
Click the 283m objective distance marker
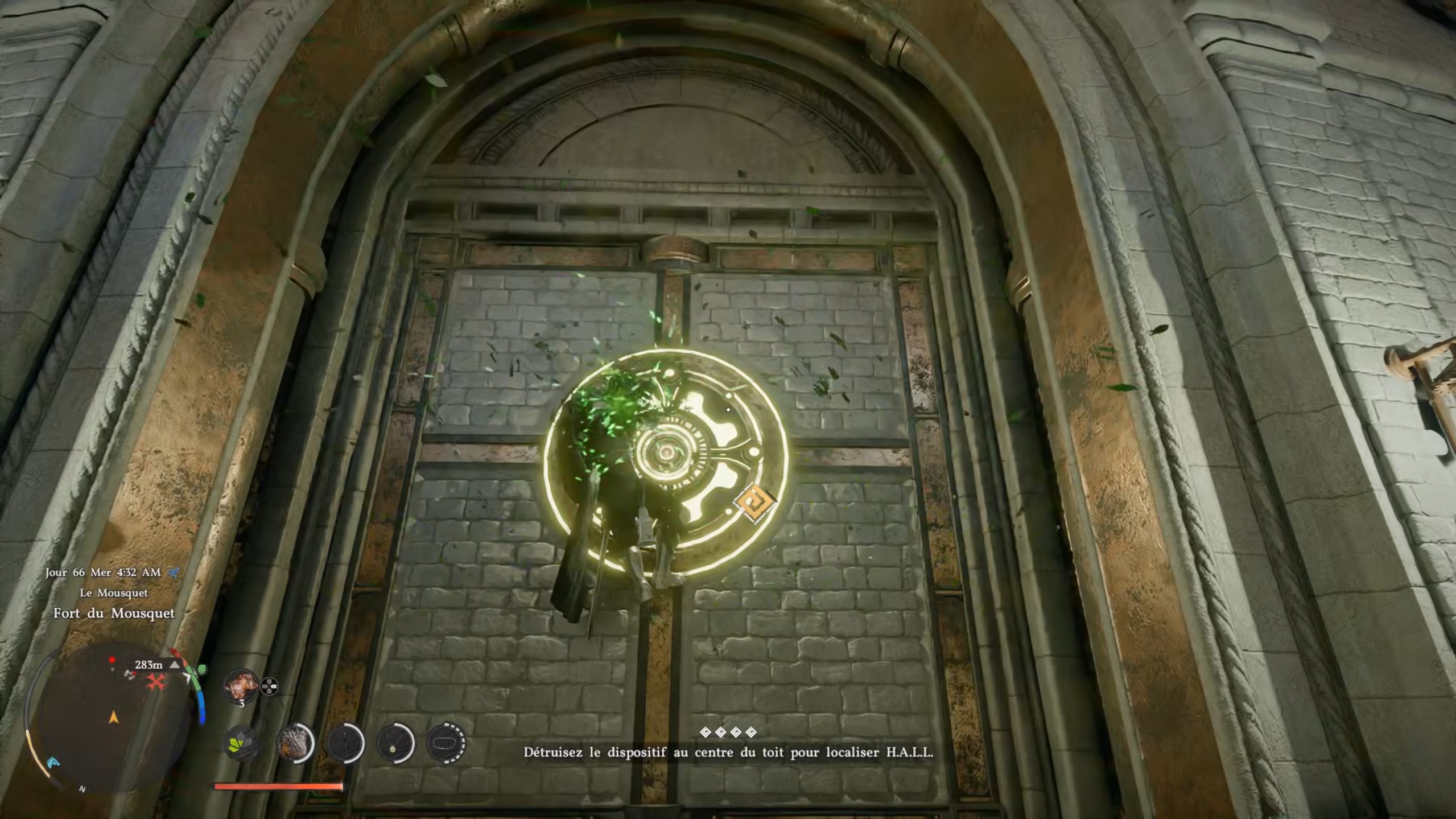(149, 664)
